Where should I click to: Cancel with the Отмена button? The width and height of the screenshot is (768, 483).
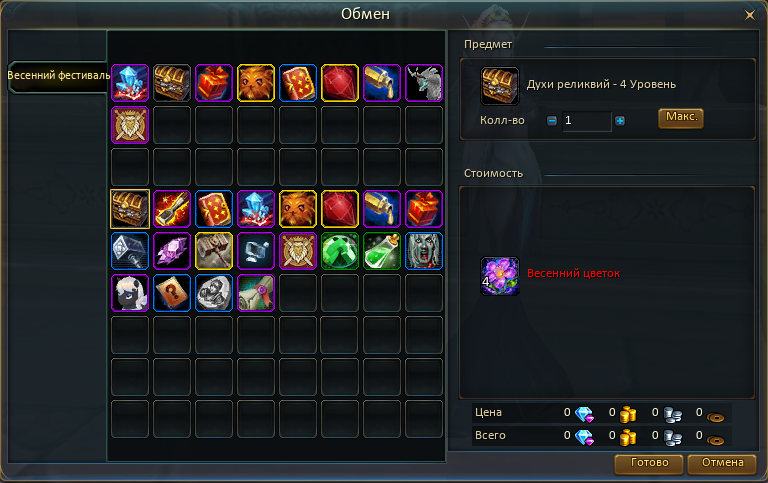tap(723, 463)
